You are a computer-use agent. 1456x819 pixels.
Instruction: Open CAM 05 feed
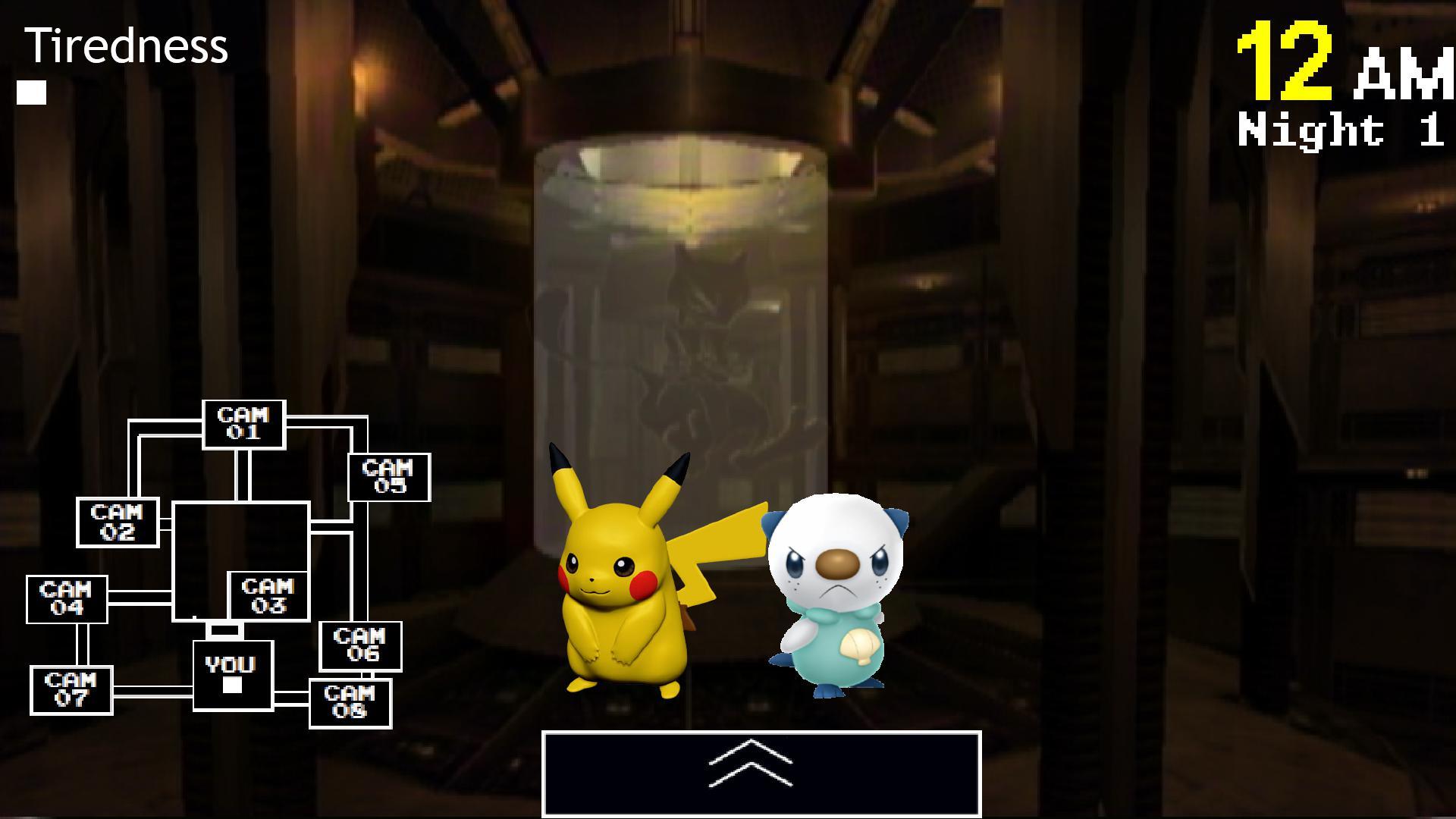click(389, 479)
